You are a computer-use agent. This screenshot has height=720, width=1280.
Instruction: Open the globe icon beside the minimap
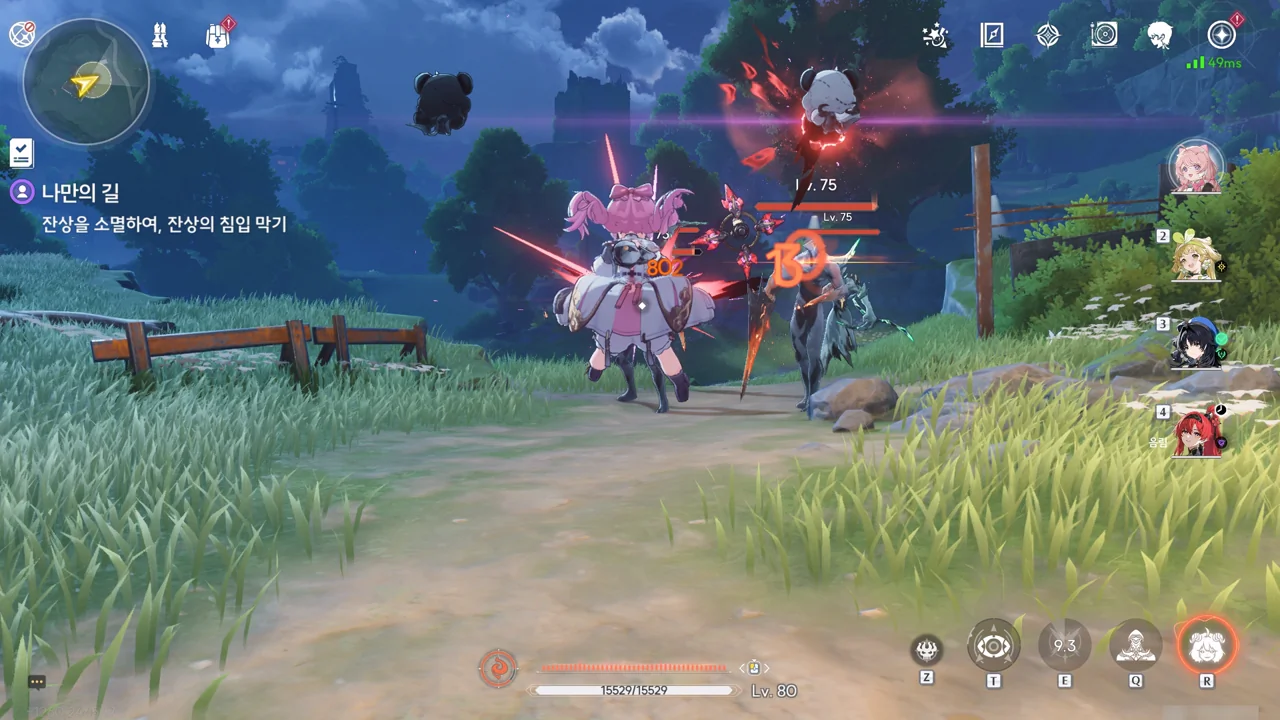tap(21, 34)
